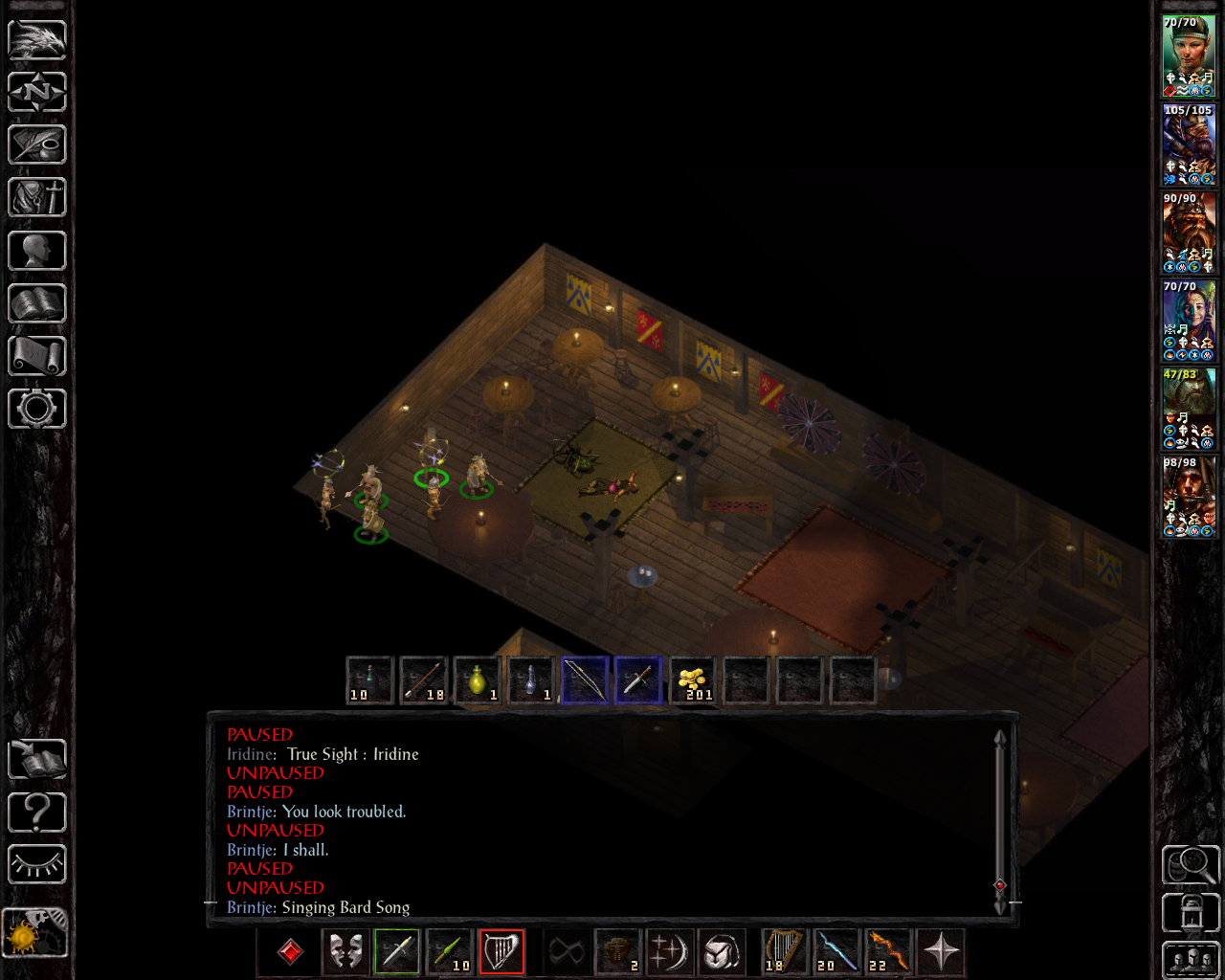Open the journal with the quill button
Image resolution: width=1225 pixels, height=980 pixels.
(x=37, y=145)
